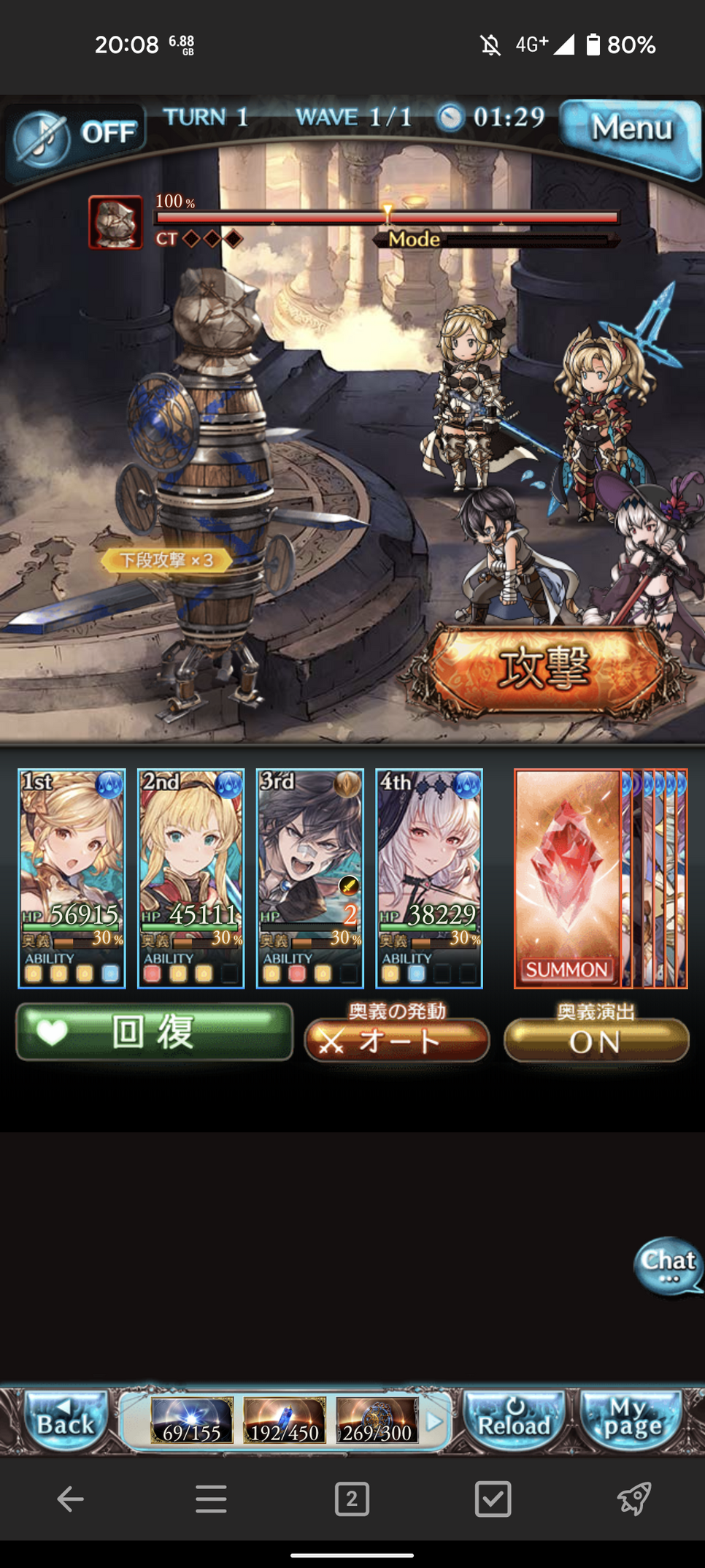705x1568 pixels.
Task: Toggle the sound OFF button
Action: point(77,135)
